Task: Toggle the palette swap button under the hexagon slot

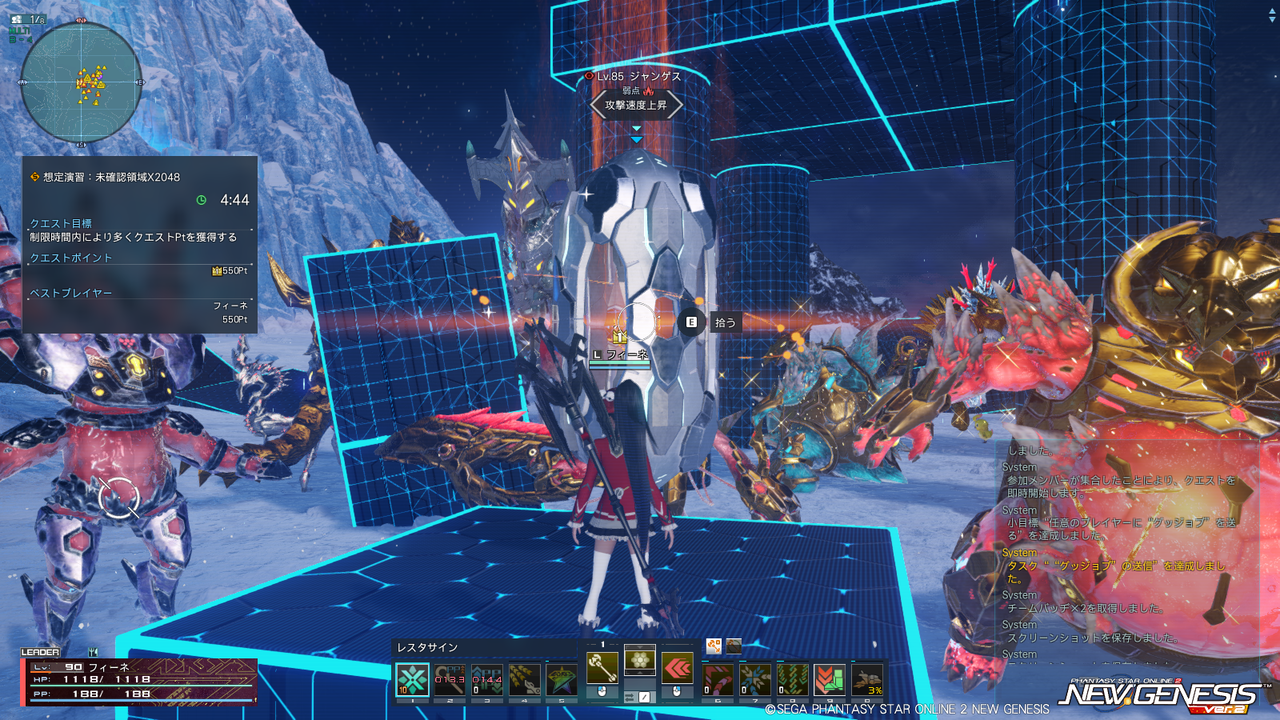Action: (640, 695)
